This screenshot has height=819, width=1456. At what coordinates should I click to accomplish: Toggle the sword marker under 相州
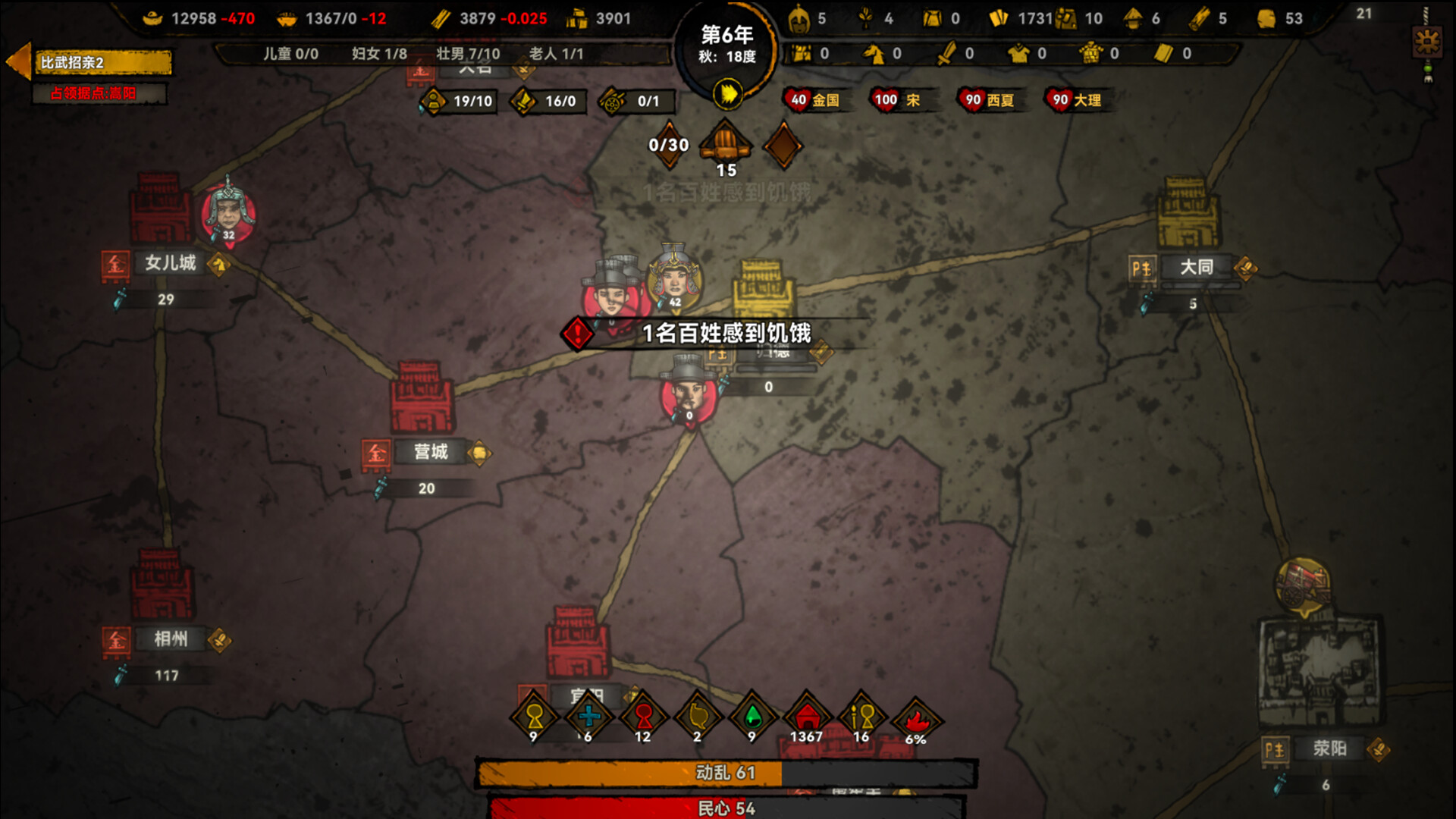(x=120, y=676)
